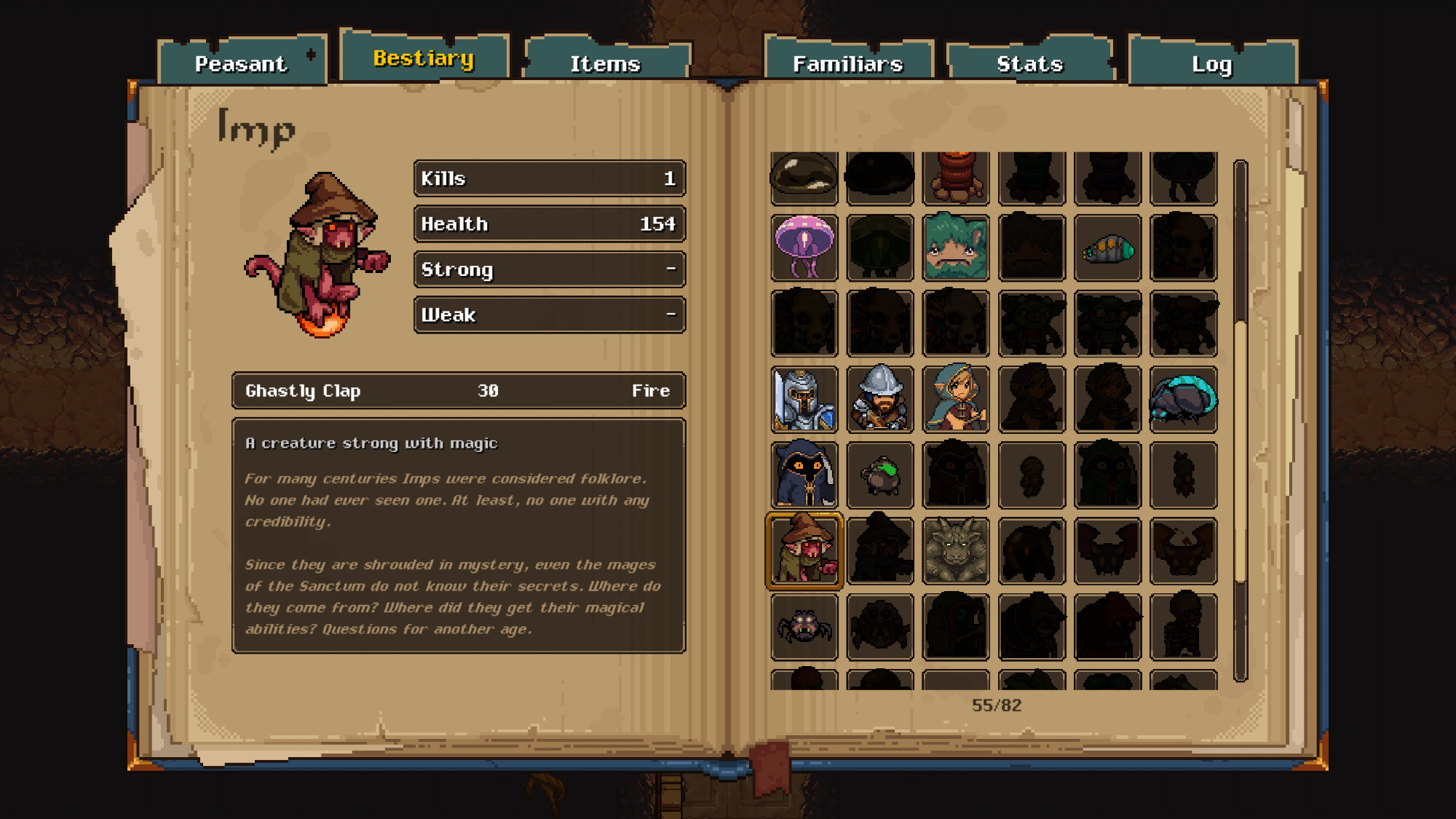Image resolution: width=1456 pixels, height=819 pixels.
Task: Click the bestiary list scrollbar
Action: pyautogui.click(x=1241, y=421)
